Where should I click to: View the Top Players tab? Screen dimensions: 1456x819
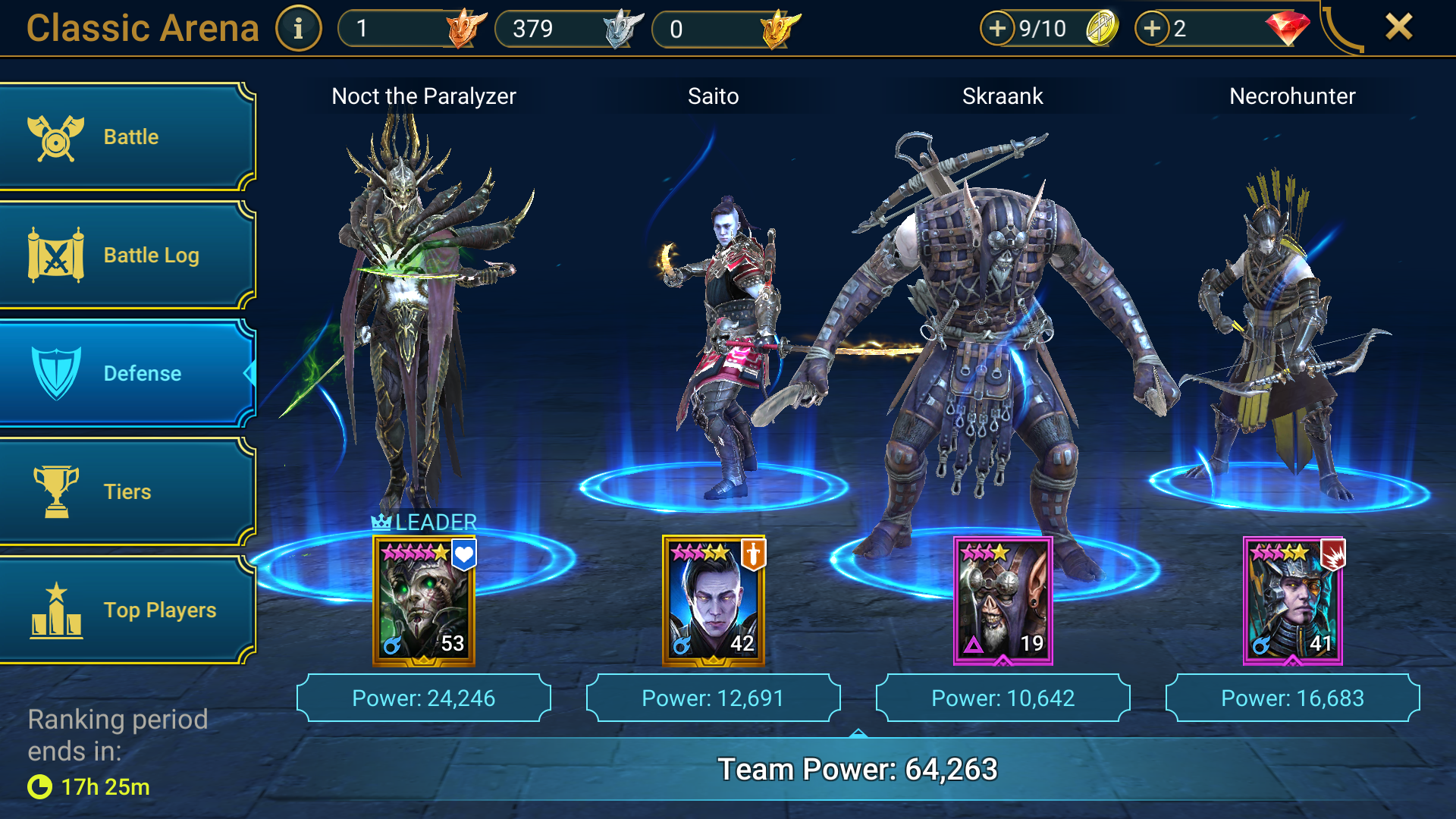coord(127,610)
